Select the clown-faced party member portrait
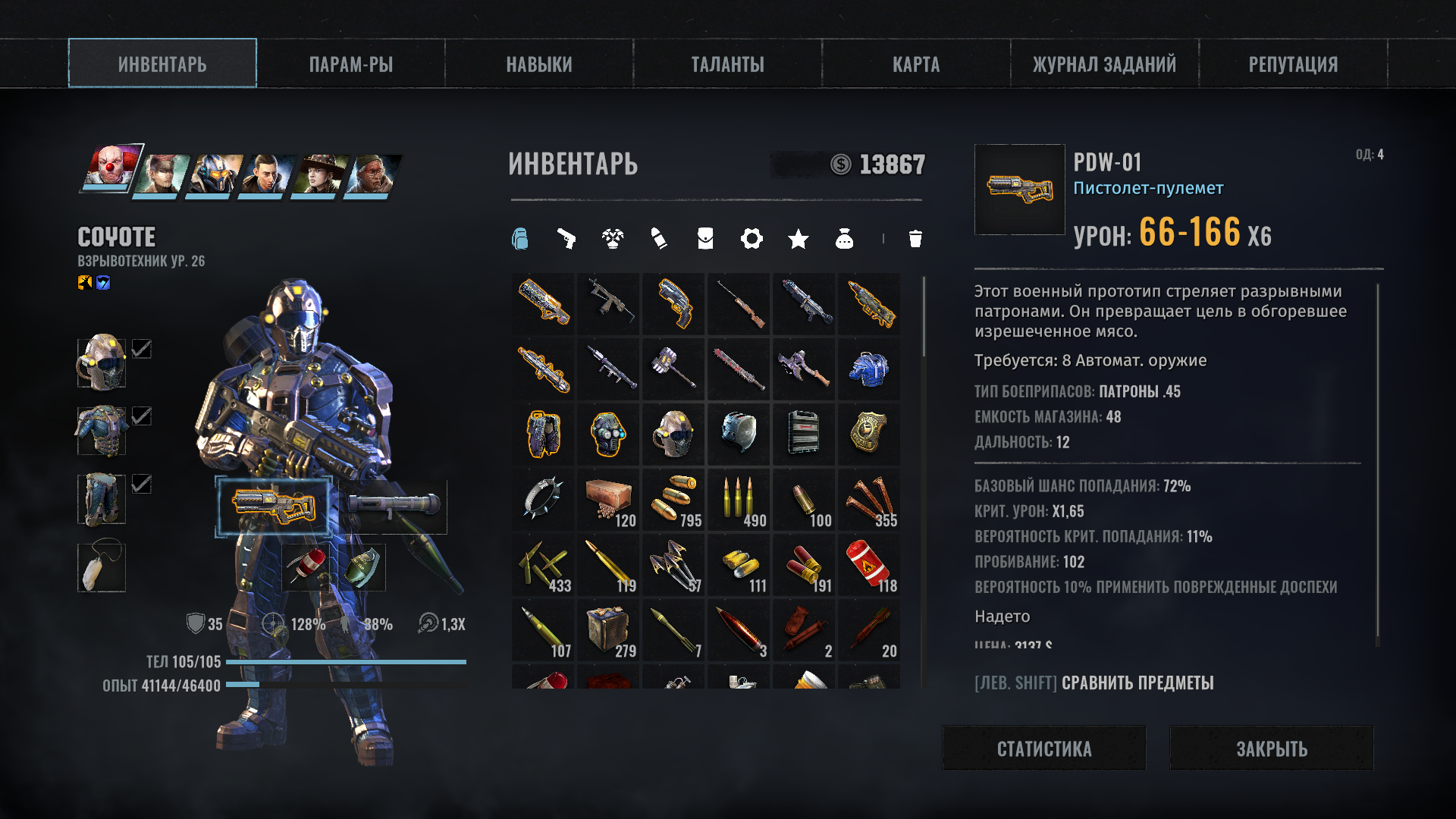The image size is (1456, 819). pyautogui.click(x=111, y=167)
